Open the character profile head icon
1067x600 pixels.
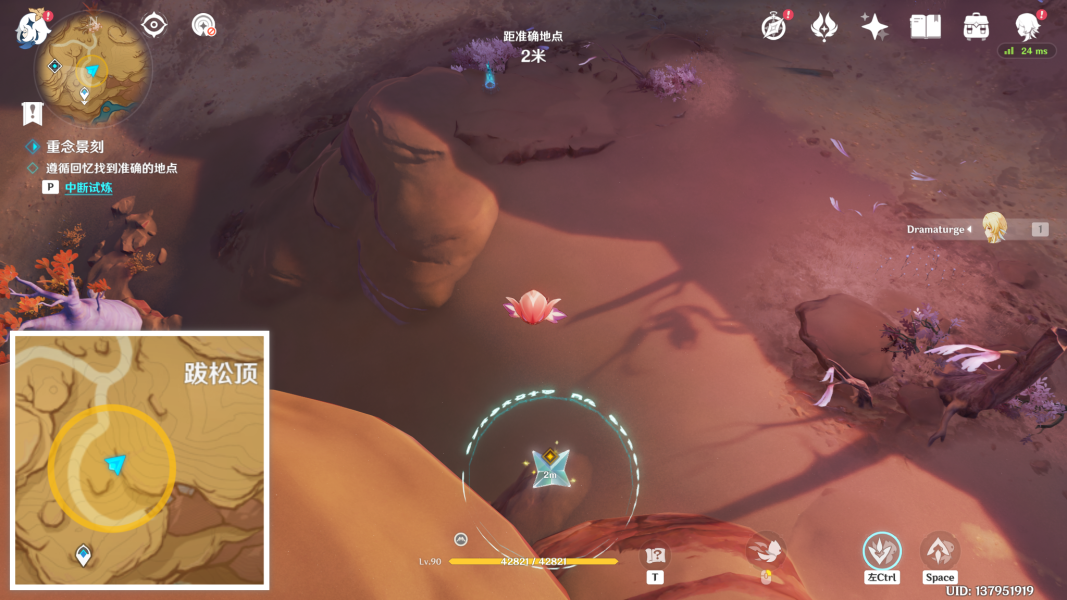[1027, 27]
